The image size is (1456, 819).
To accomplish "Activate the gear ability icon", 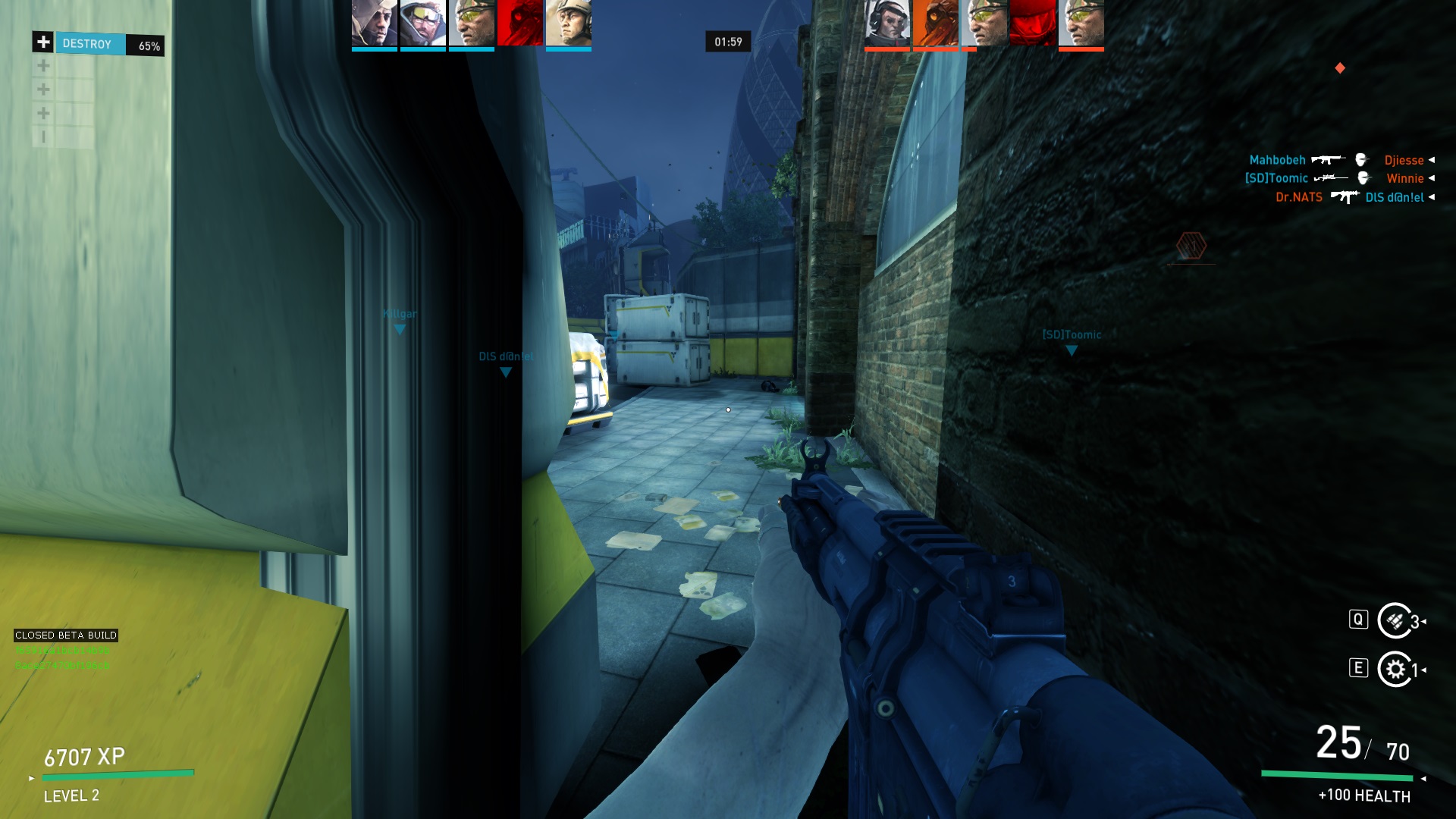I will pos(1395,670).
